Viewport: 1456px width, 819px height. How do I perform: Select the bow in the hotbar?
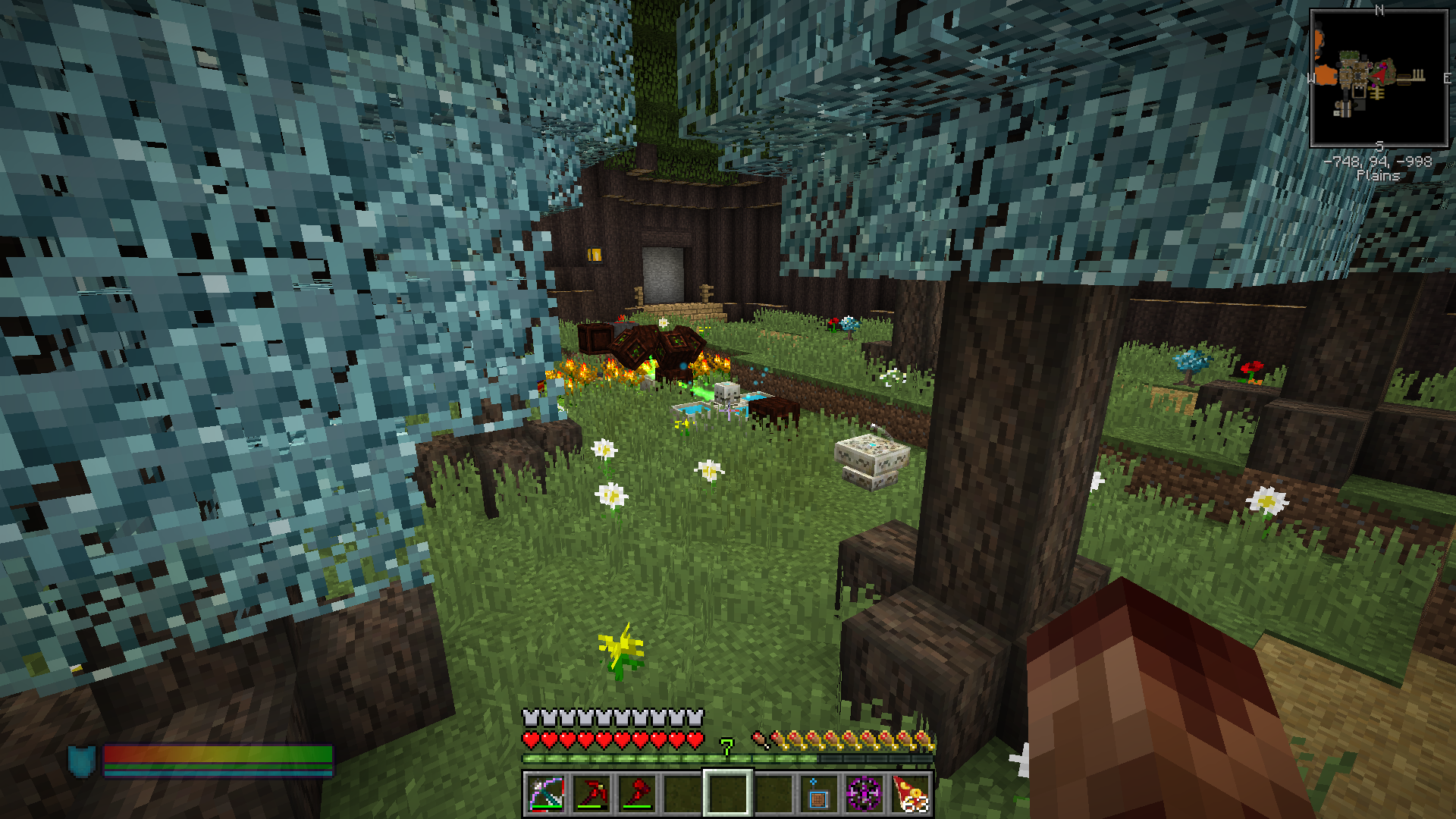[x=545, y=793]
